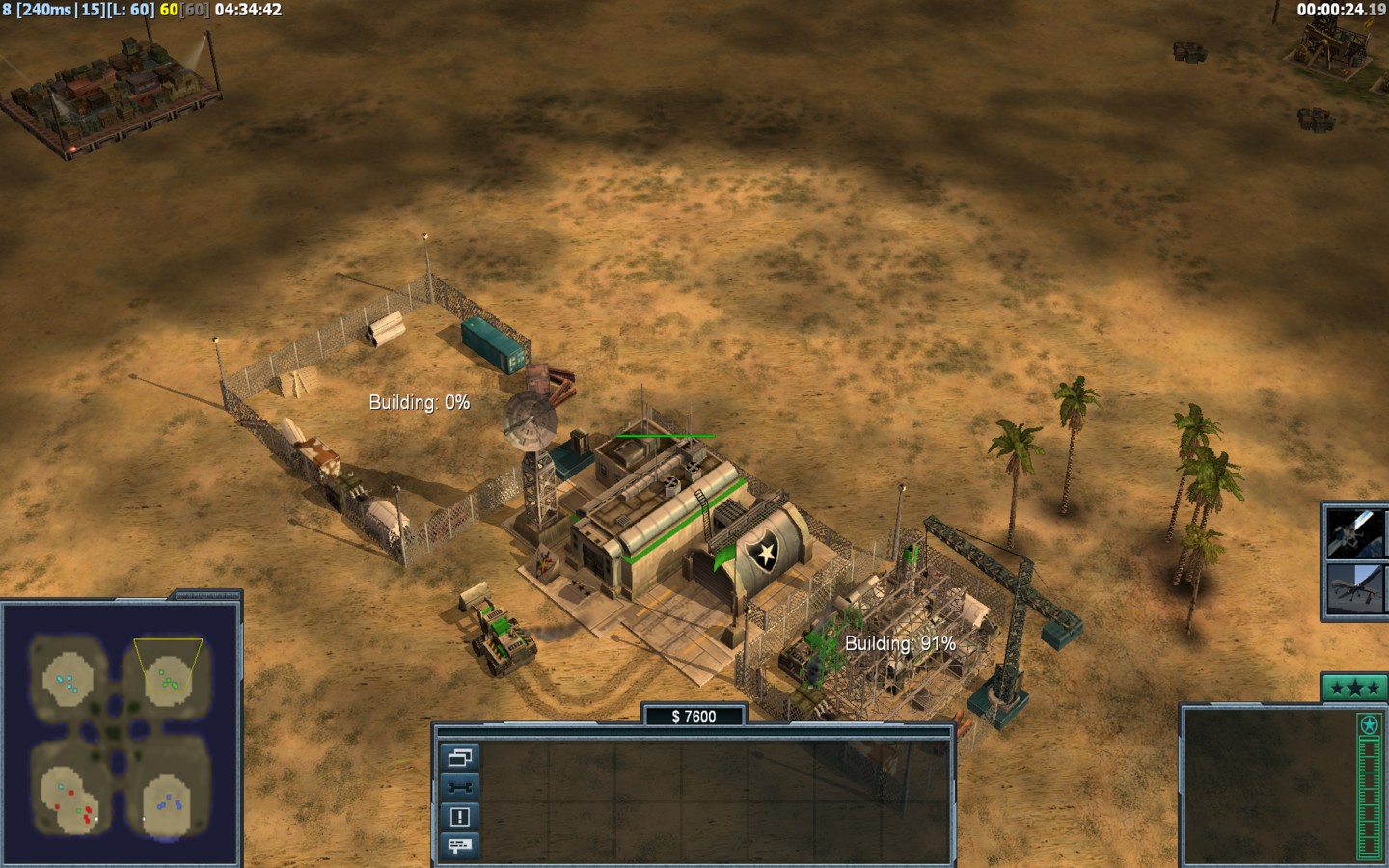Image resolution: width=1389 pixels, height=868 pixels.
Task: Activate the drone special power icon
Action: point(1354,588)
